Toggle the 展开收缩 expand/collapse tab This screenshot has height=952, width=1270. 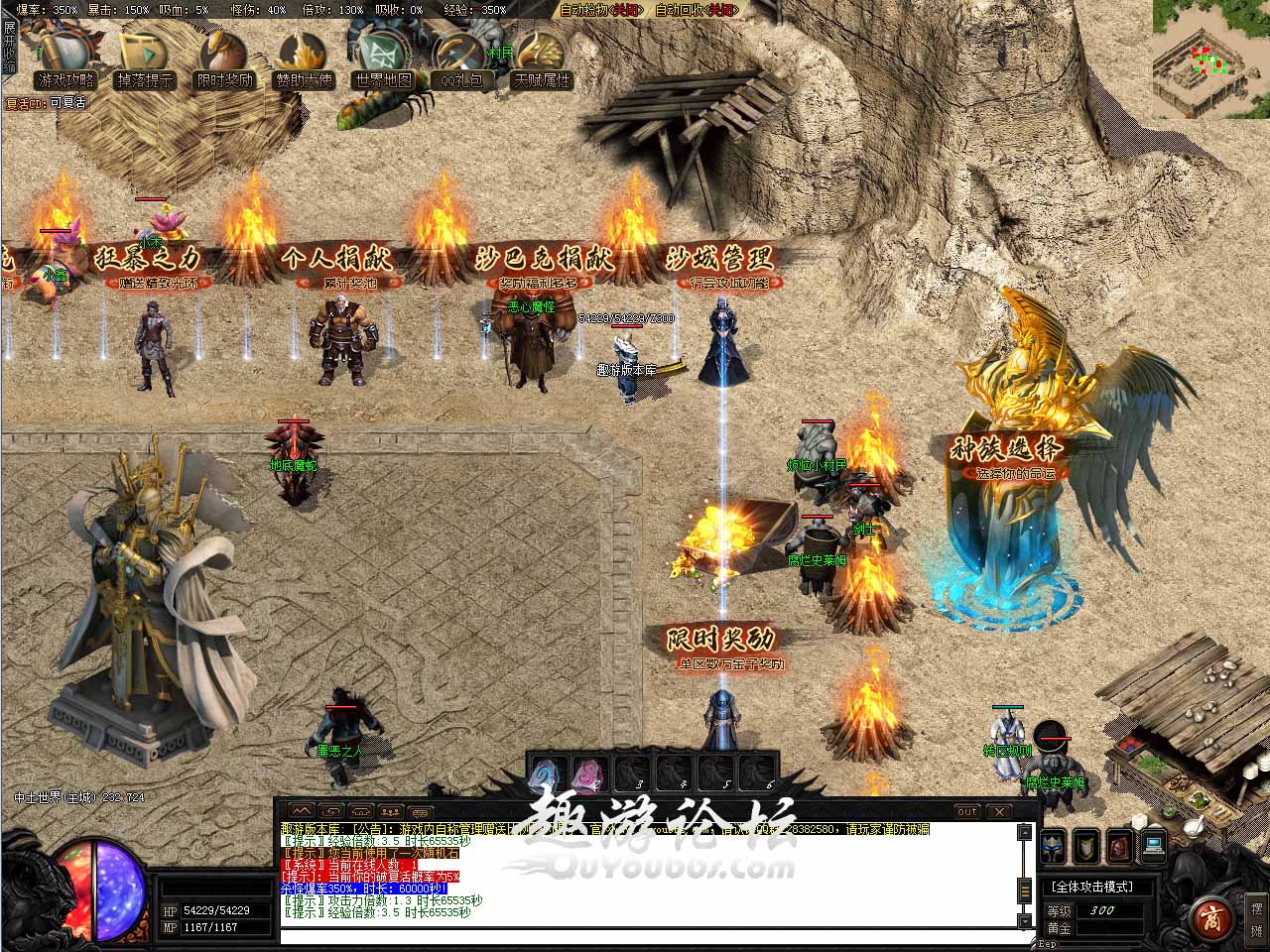click(9, 47)
